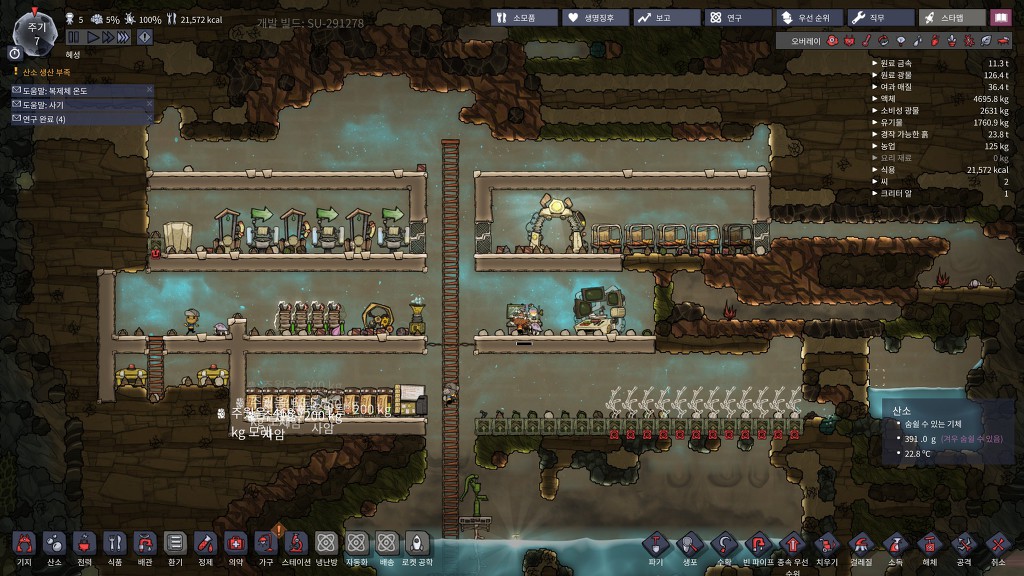Show the 보고 reports screen
1024x576 pixels.
pyautogui.click(x=664, y=18)
